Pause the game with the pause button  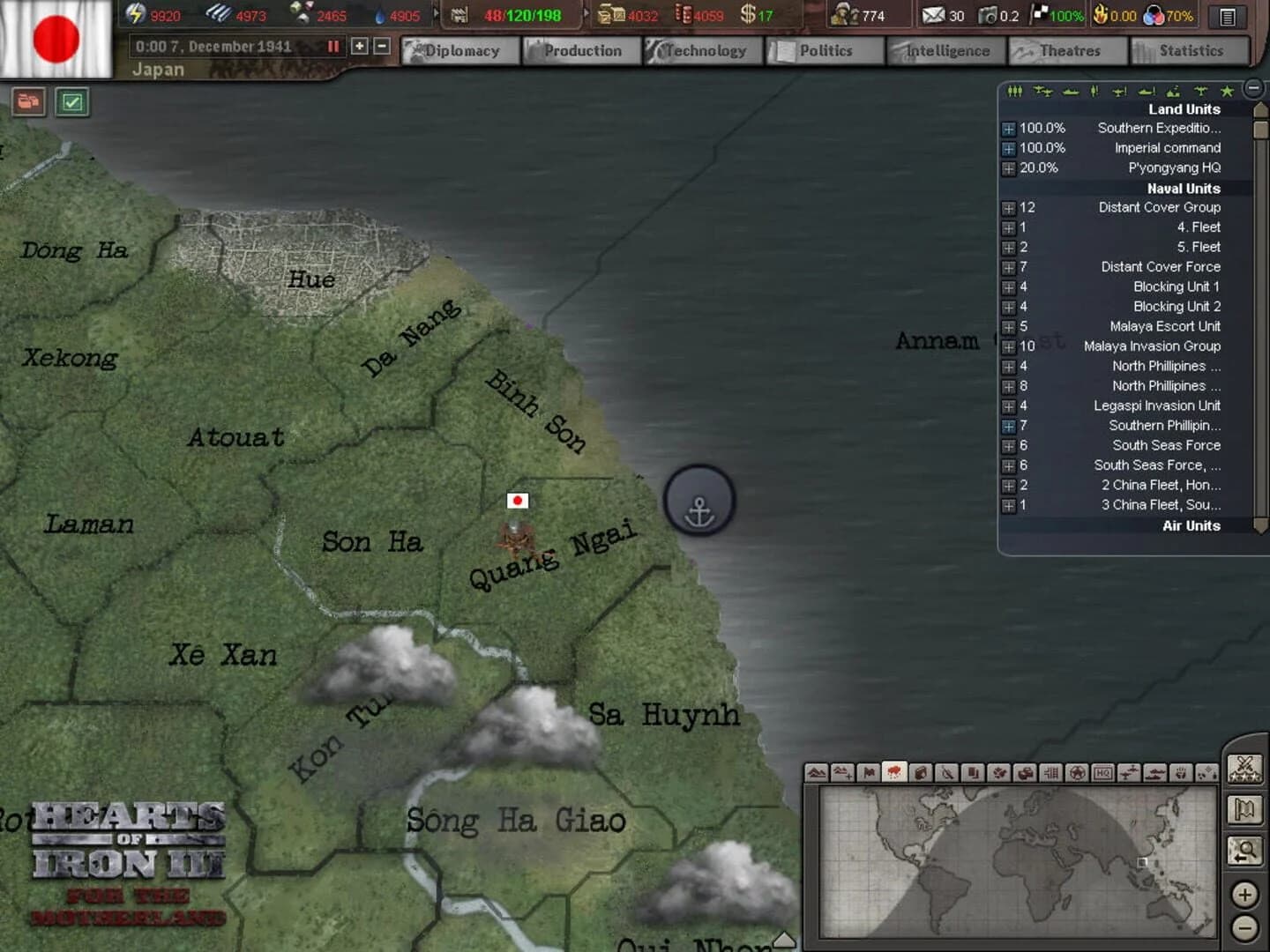332,47
